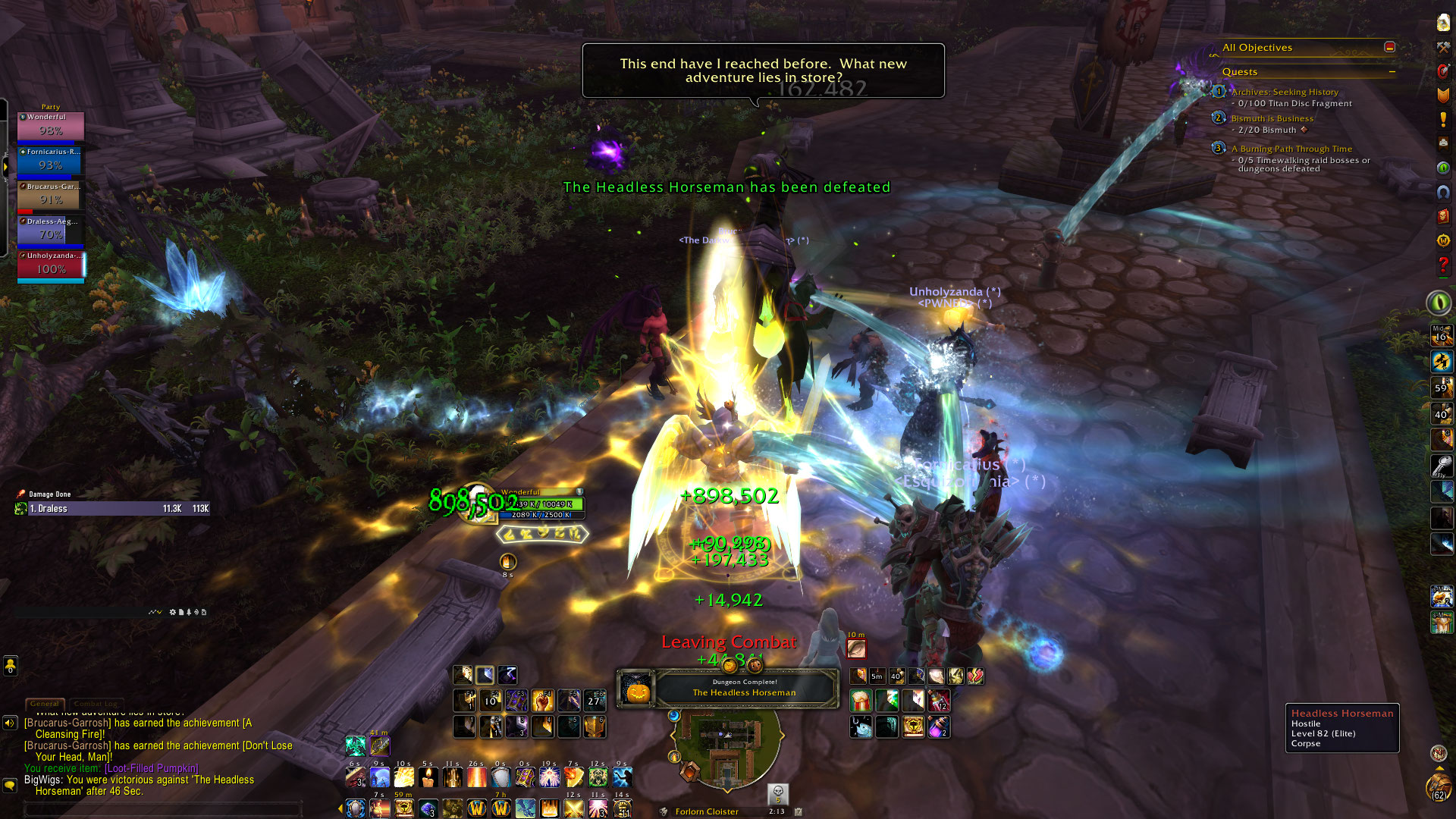Click Unholyzanda's party frame
The width and height of the screenshot is (1456, 819).
pyautogui.click(x=51, y=266)
